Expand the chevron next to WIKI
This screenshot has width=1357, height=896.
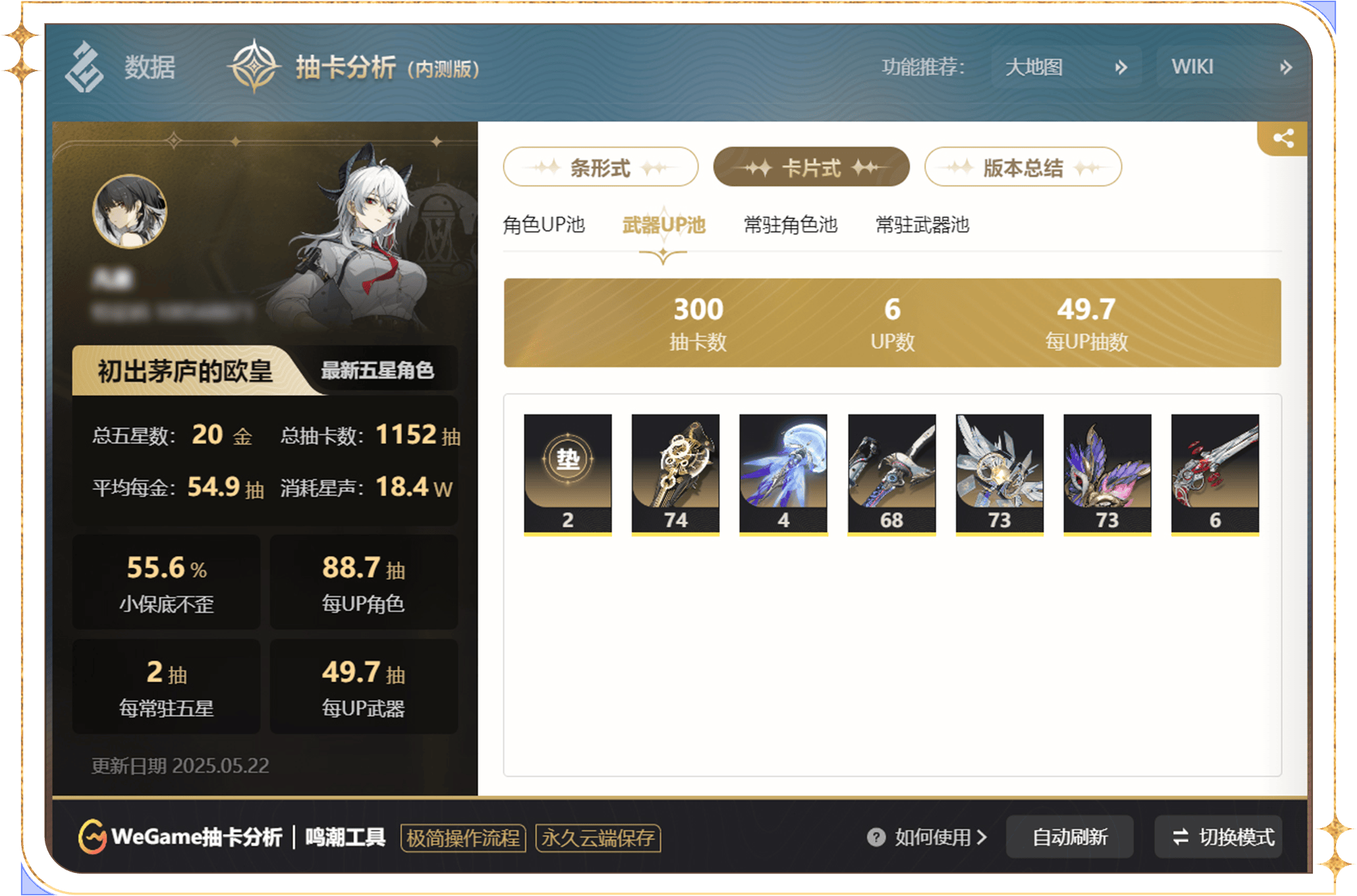tap(1286, 66)
